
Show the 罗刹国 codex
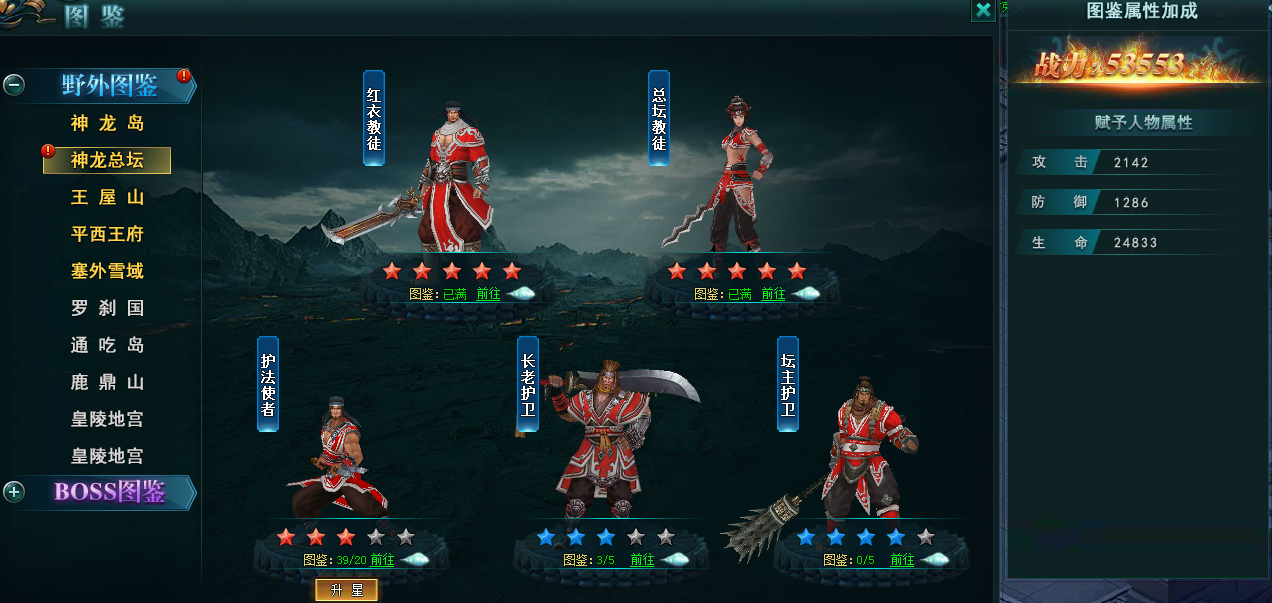pos(107,308)
